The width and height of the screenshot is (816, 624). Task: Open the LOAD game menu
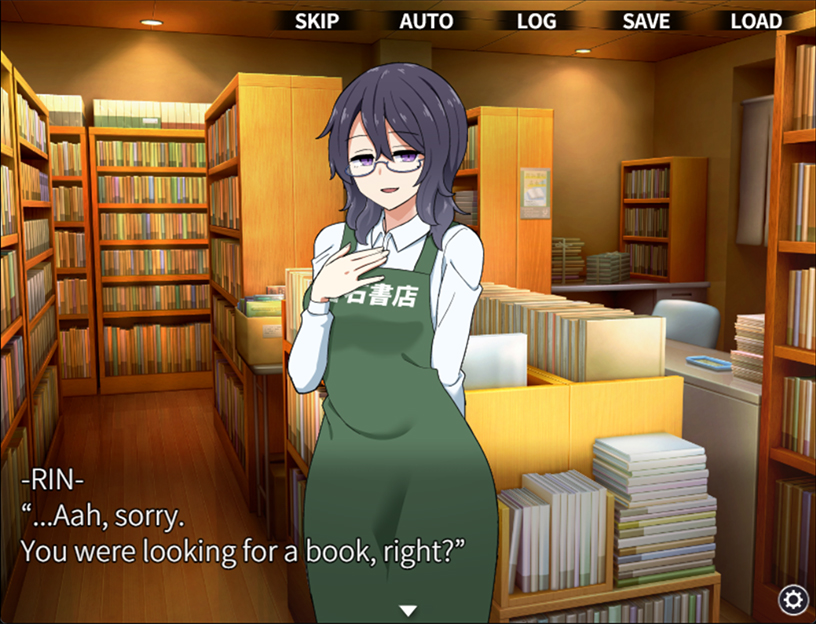pos(756,21)
